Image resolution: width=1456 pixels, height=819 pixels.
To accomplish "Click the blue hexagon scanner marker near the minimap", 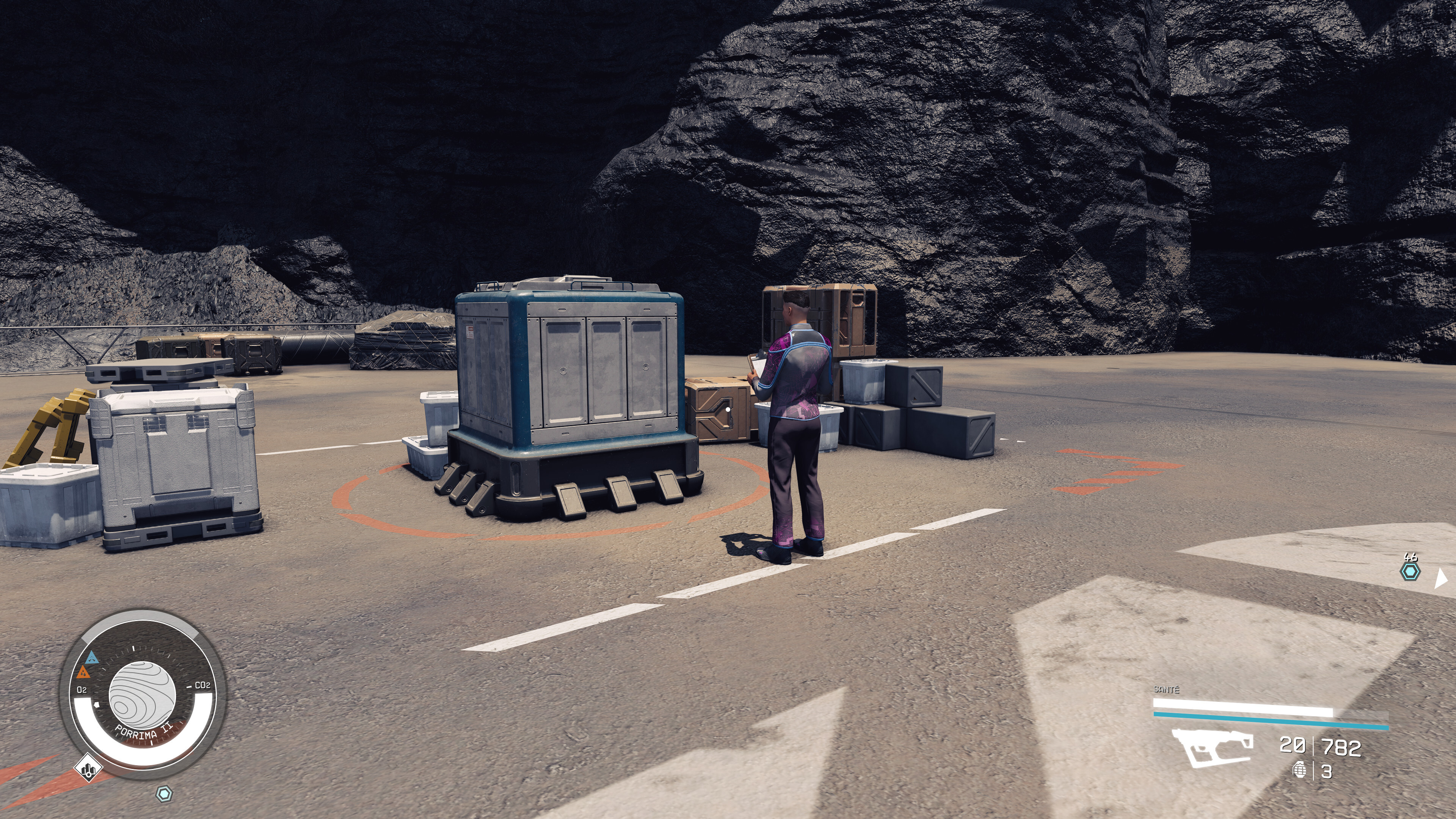I will click(165, 794).
